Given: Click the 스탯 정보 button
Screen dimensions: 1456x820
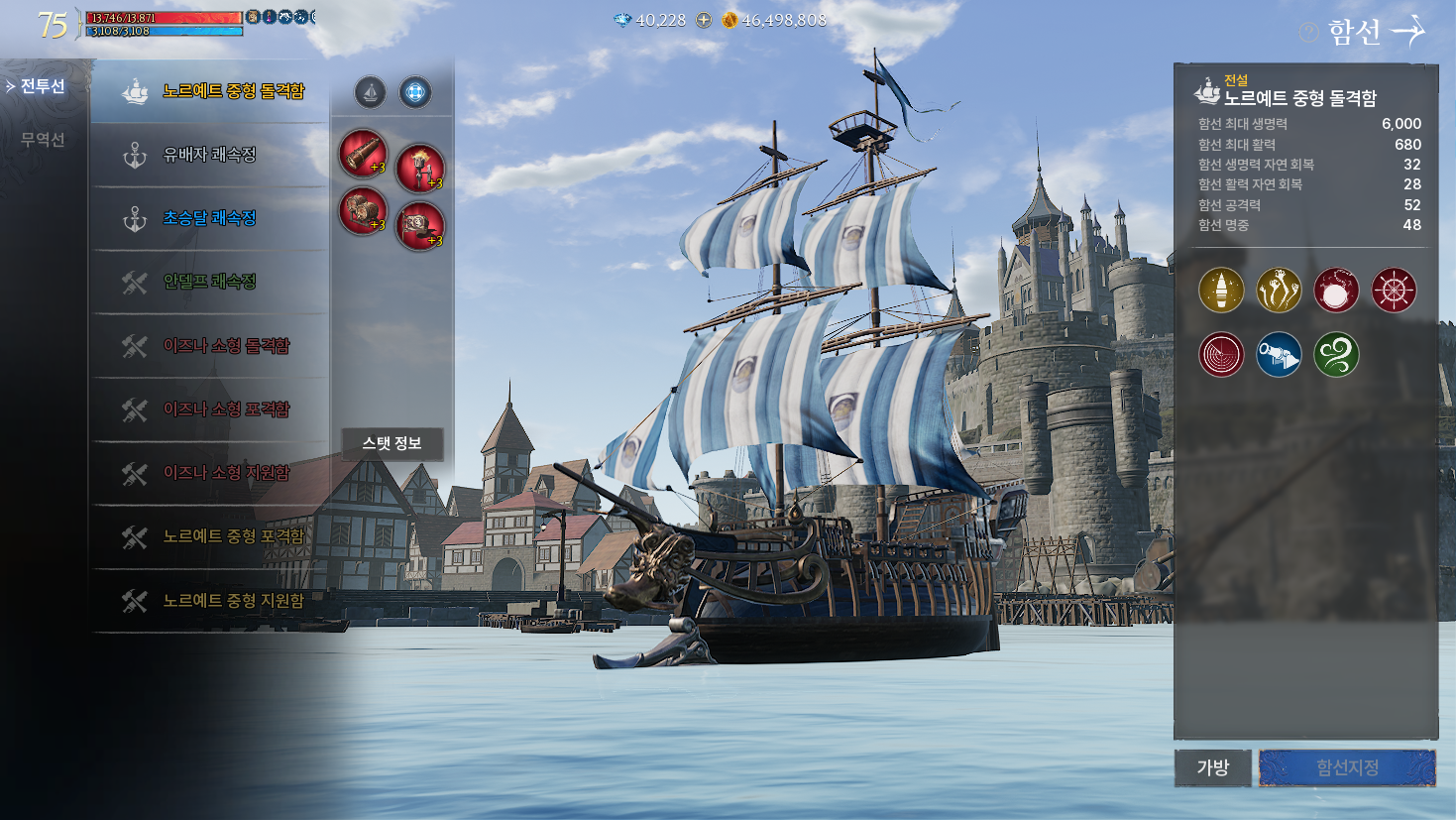Looking at the screenshot, I should [x=392, y=443].
